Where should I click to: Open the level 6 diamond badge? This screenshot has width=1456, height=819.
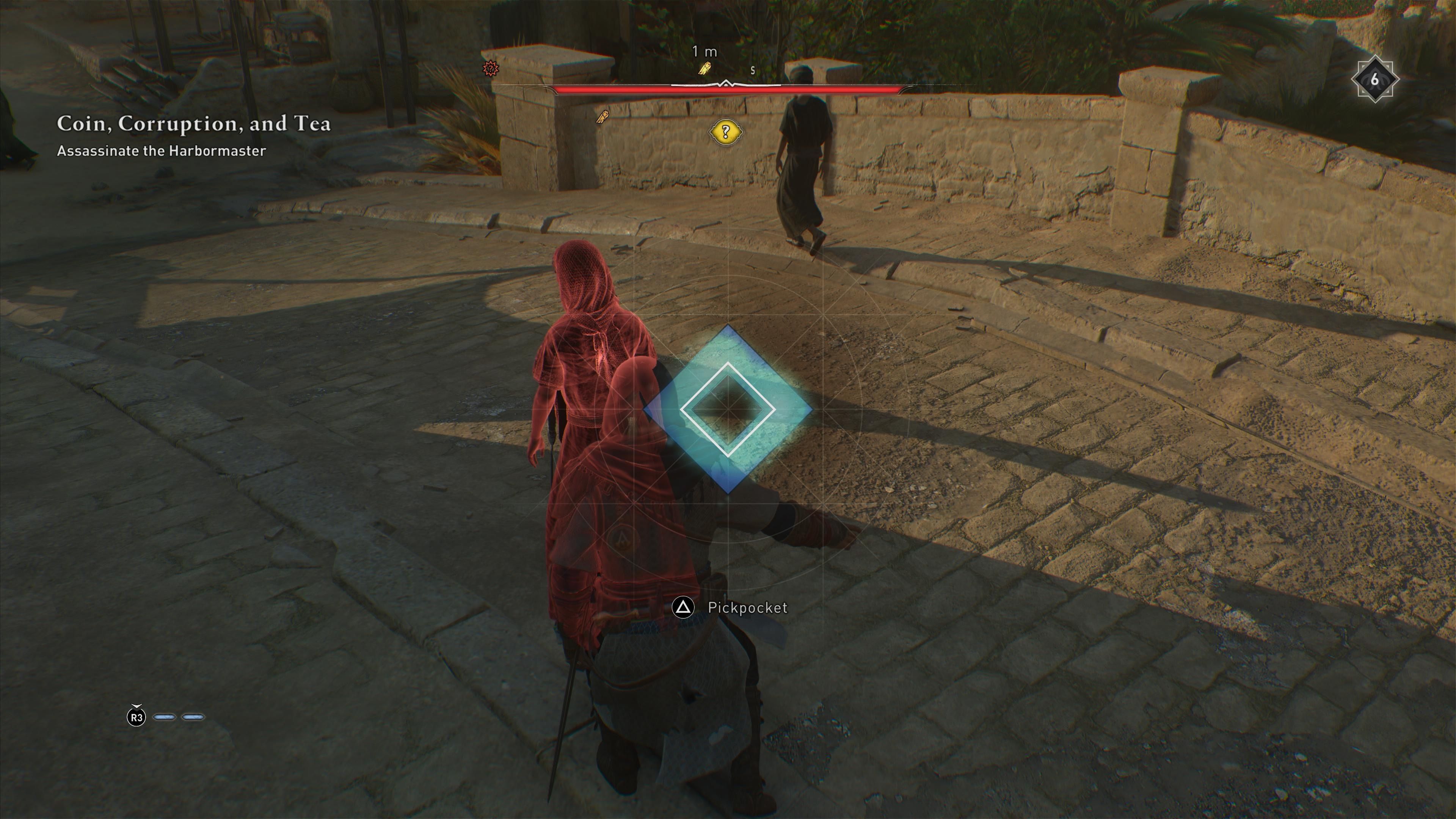tap(1374, 80)
